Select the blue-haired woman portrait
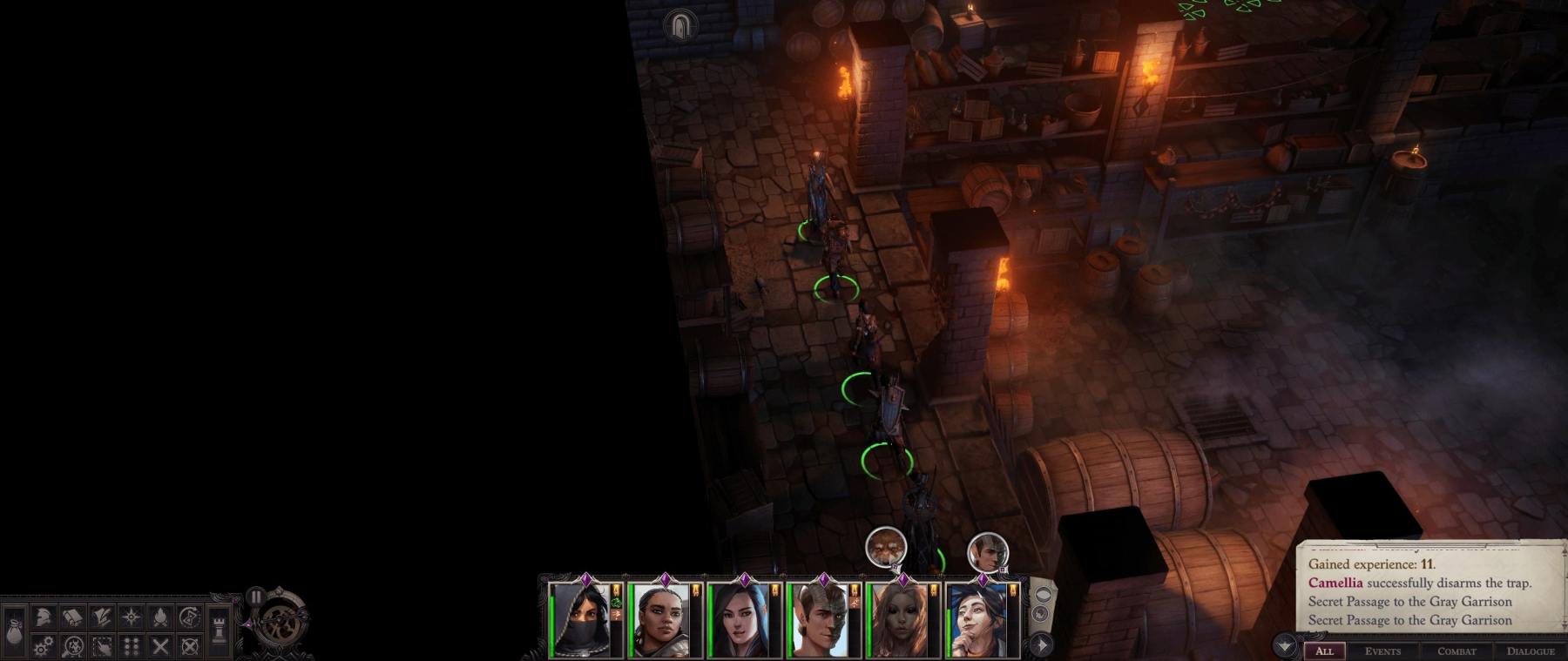Screen dimensions: 1568x661 [741, 621]
